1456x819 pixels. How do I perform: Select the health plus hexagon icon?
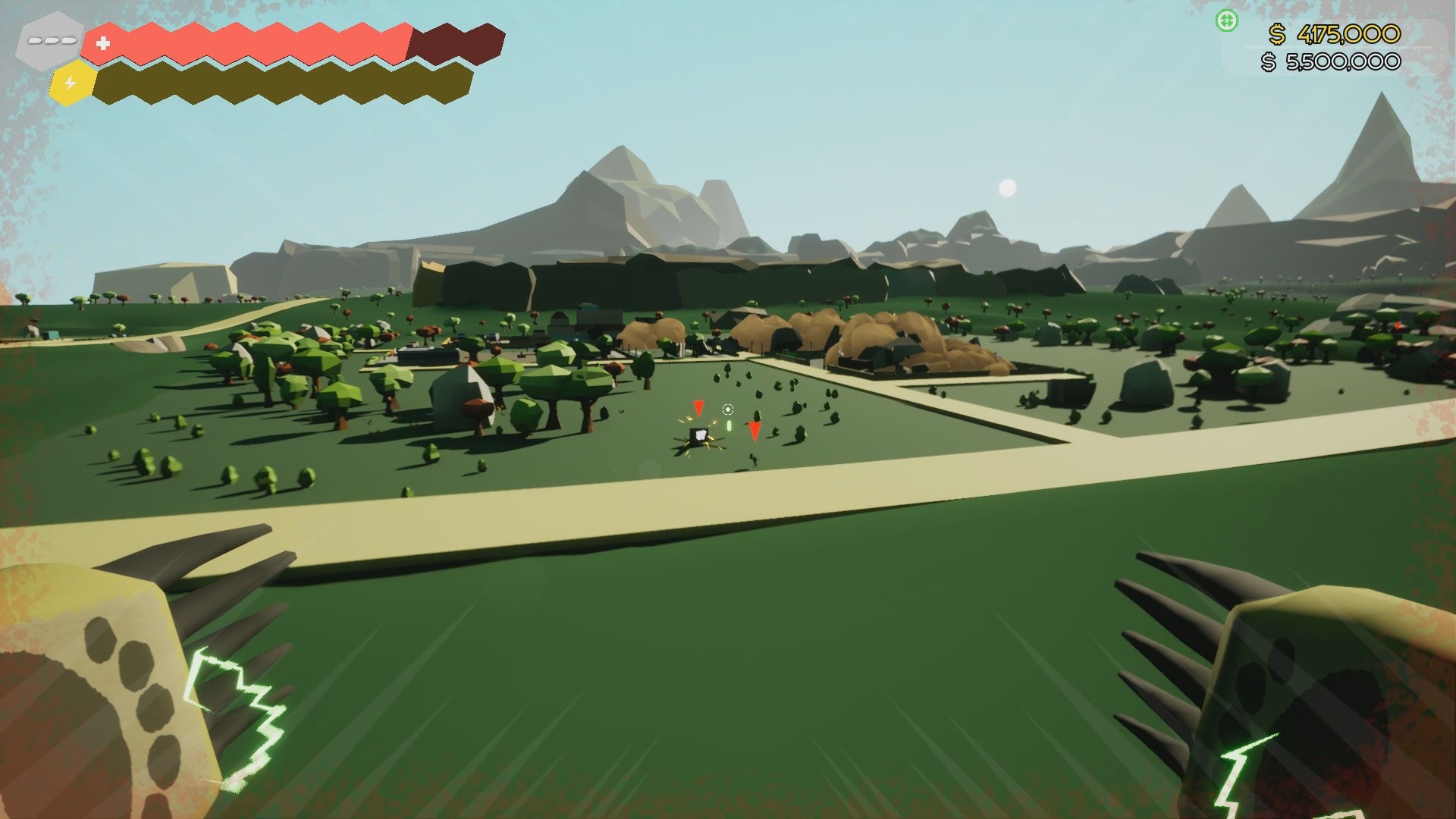104,43
